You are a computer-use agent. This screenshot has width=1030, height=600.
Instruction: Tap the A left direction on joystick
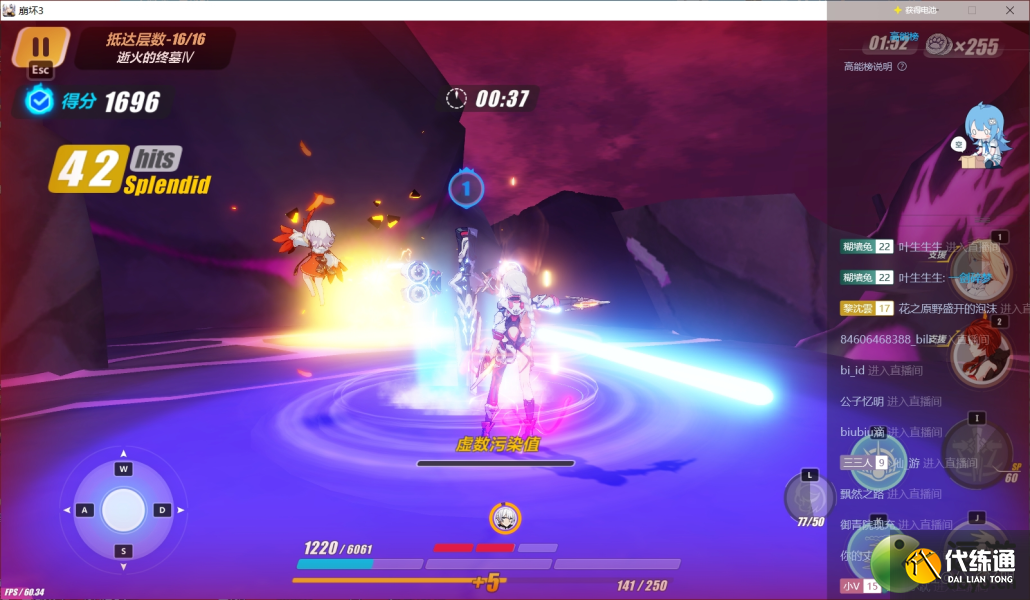pyautogui.click(x=84, y=510)
